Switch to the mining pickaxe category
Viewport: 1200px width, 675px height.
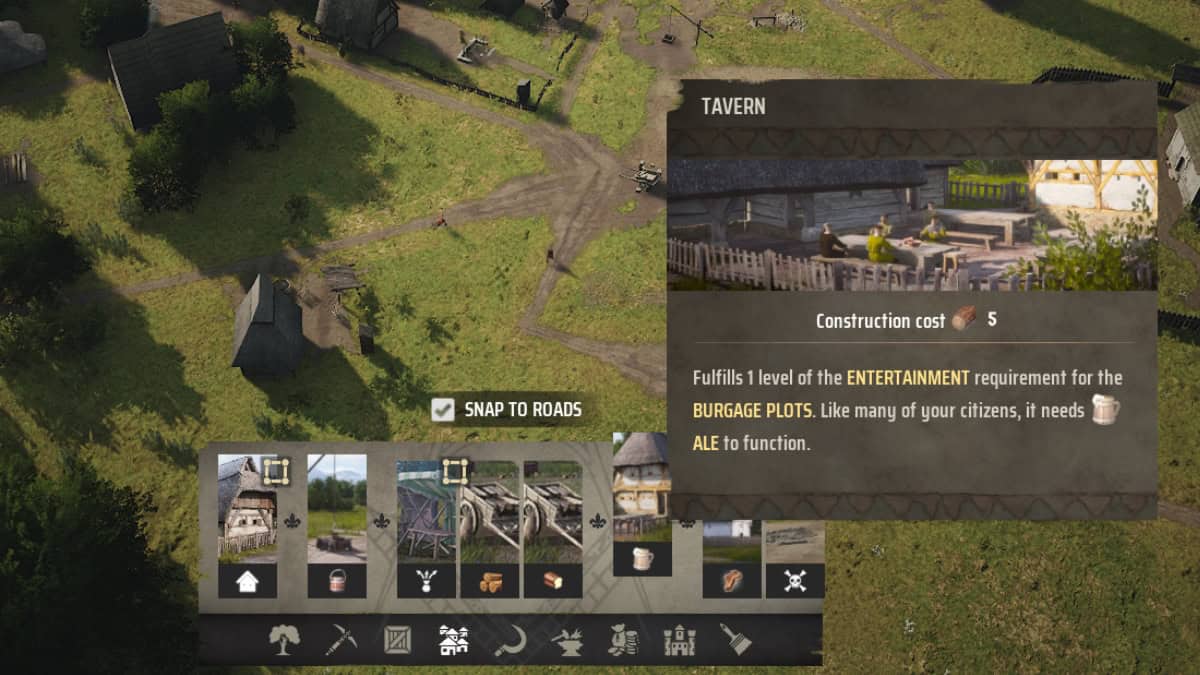pos(341,640)
